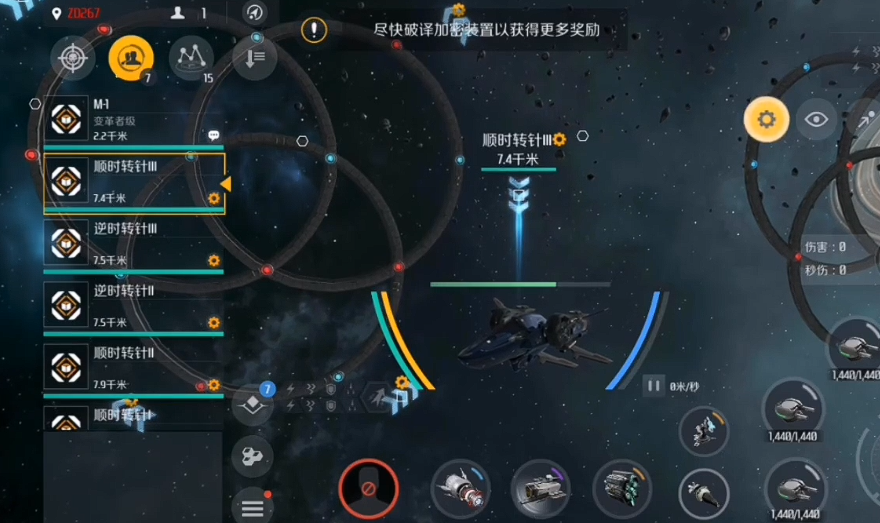
Task: Open the hamburger main menu button
Action: tap(252, 508)
